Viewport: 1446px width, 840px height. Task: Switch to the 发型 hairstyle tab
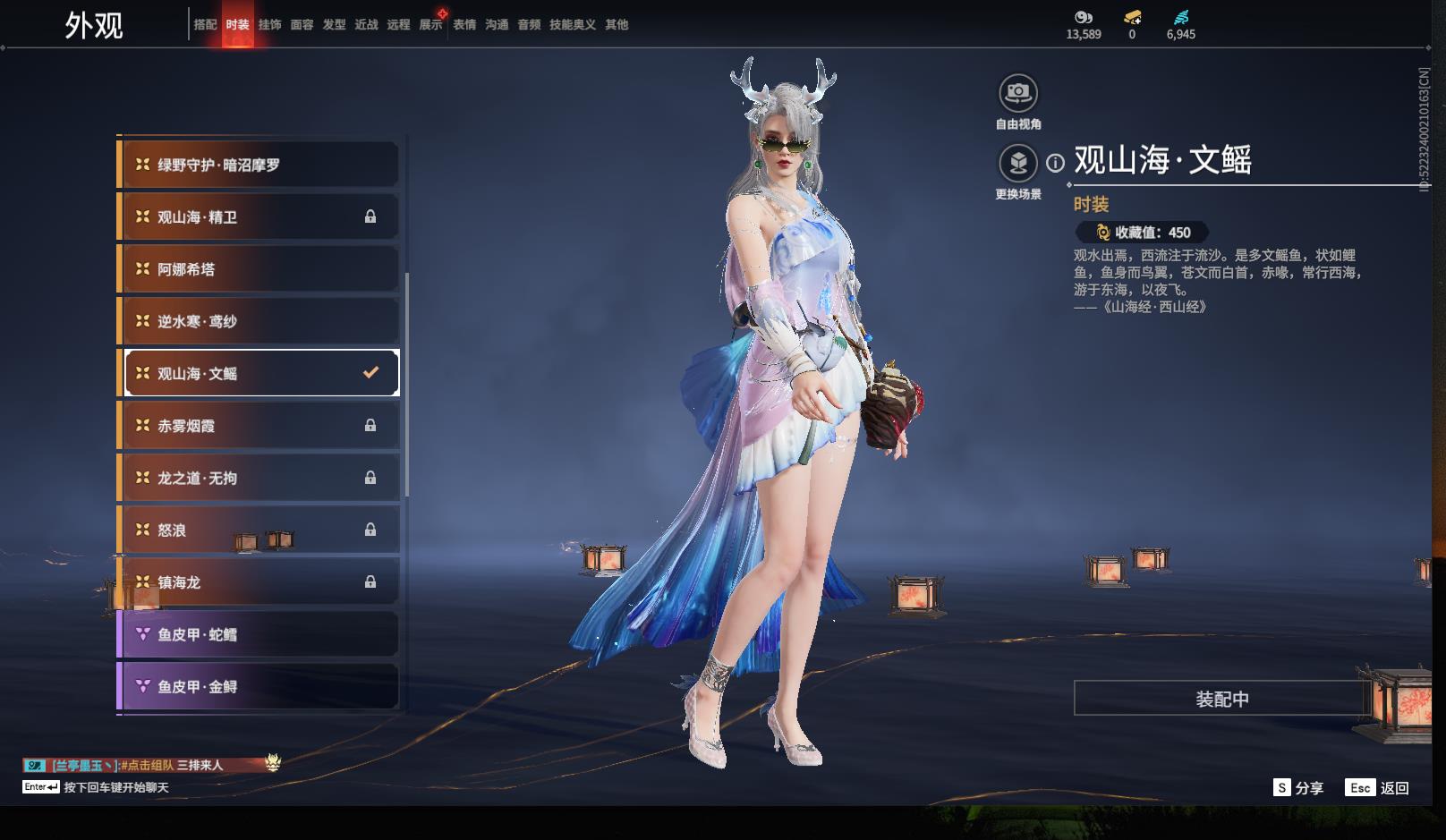coord(334,25)
